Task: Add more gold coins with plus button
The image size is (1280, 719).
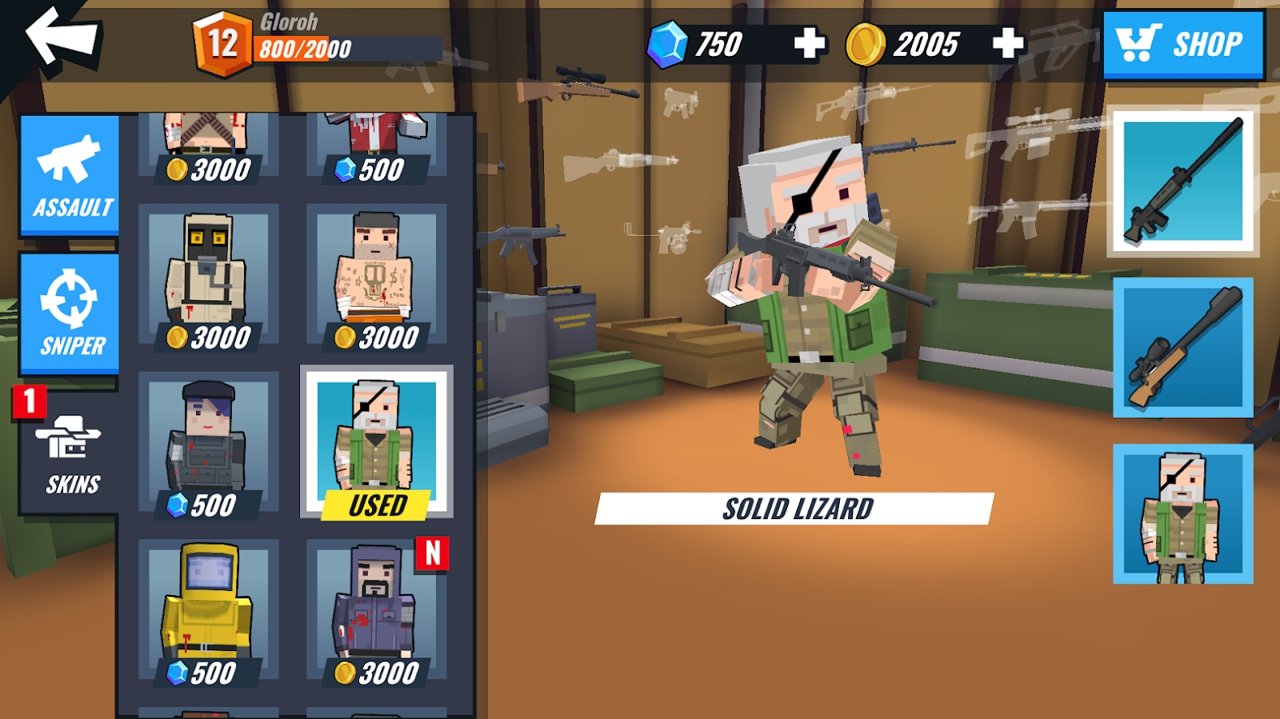Action: pyautogui.click(x=1008, y=44)
